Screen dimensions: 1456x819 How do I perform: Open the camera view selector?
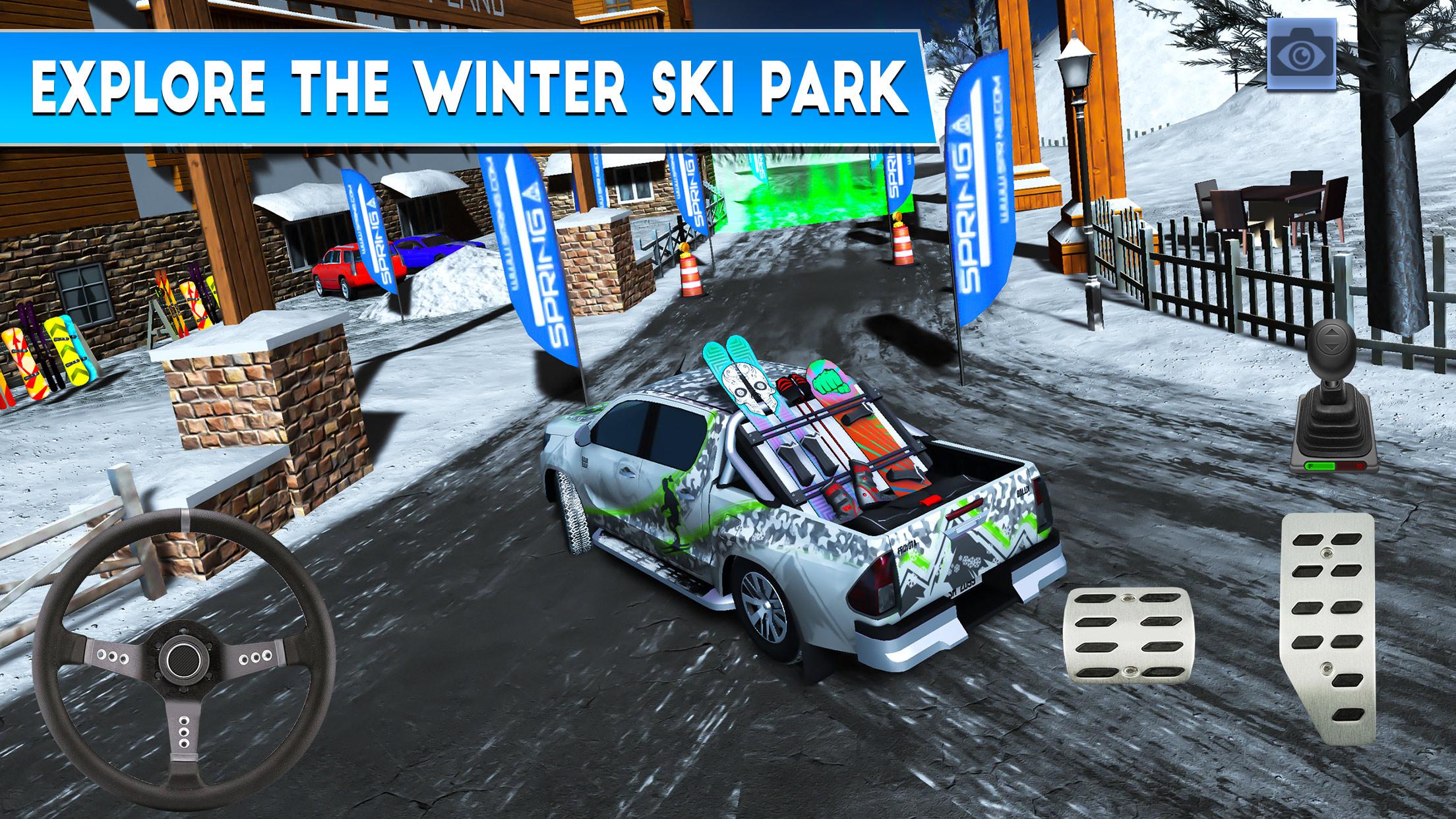1302,56
